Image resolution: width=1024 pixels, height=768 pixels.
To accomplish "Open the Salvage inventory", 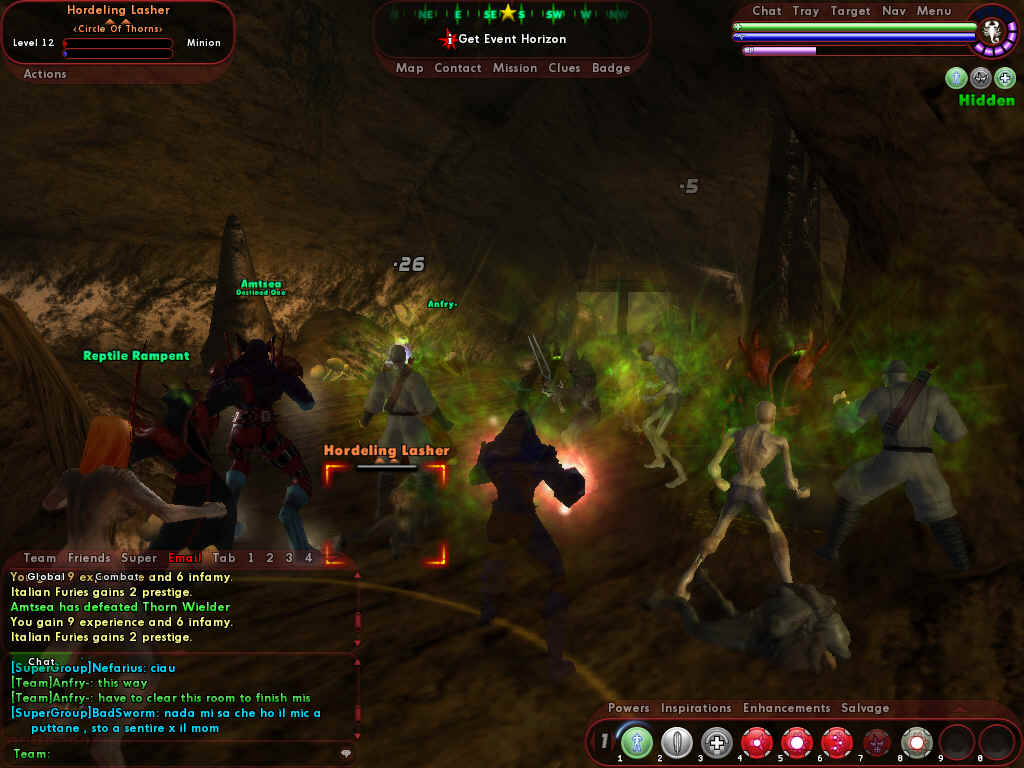I will pyautogui.click(x=865, y=708).
